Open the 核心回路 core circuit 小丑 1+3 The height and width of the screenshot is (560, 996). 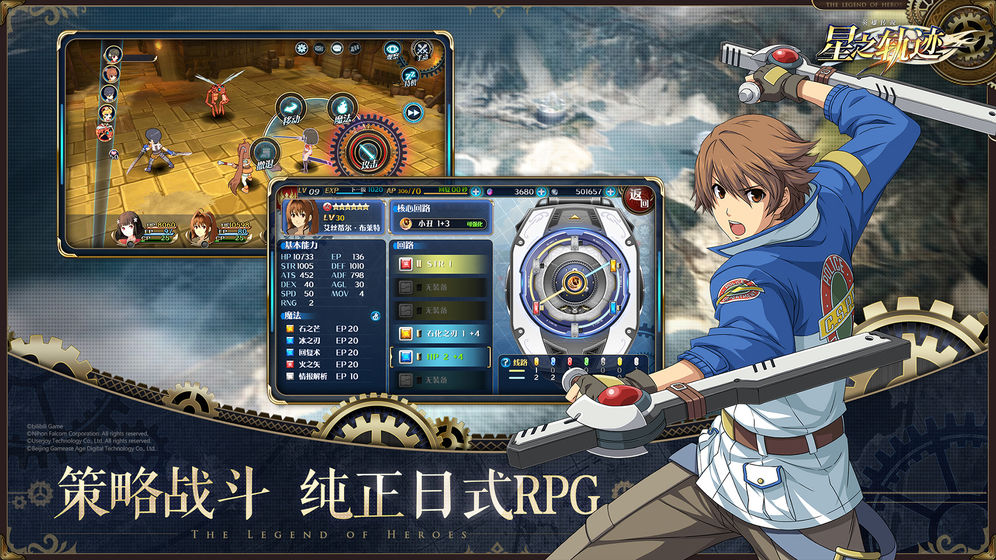(441, 223)
